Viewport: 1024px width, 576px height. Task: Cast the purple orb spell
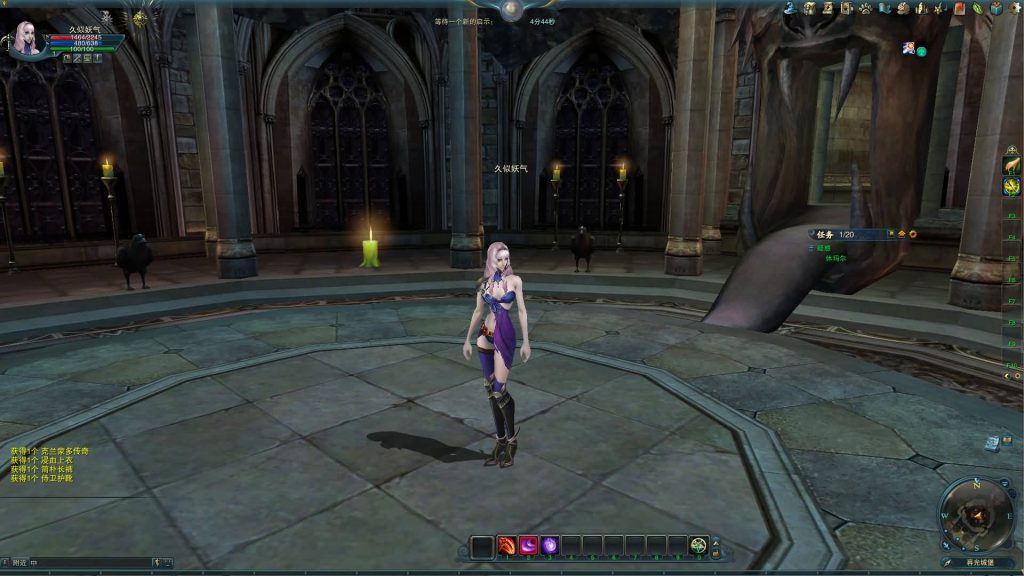click(549, 546)
